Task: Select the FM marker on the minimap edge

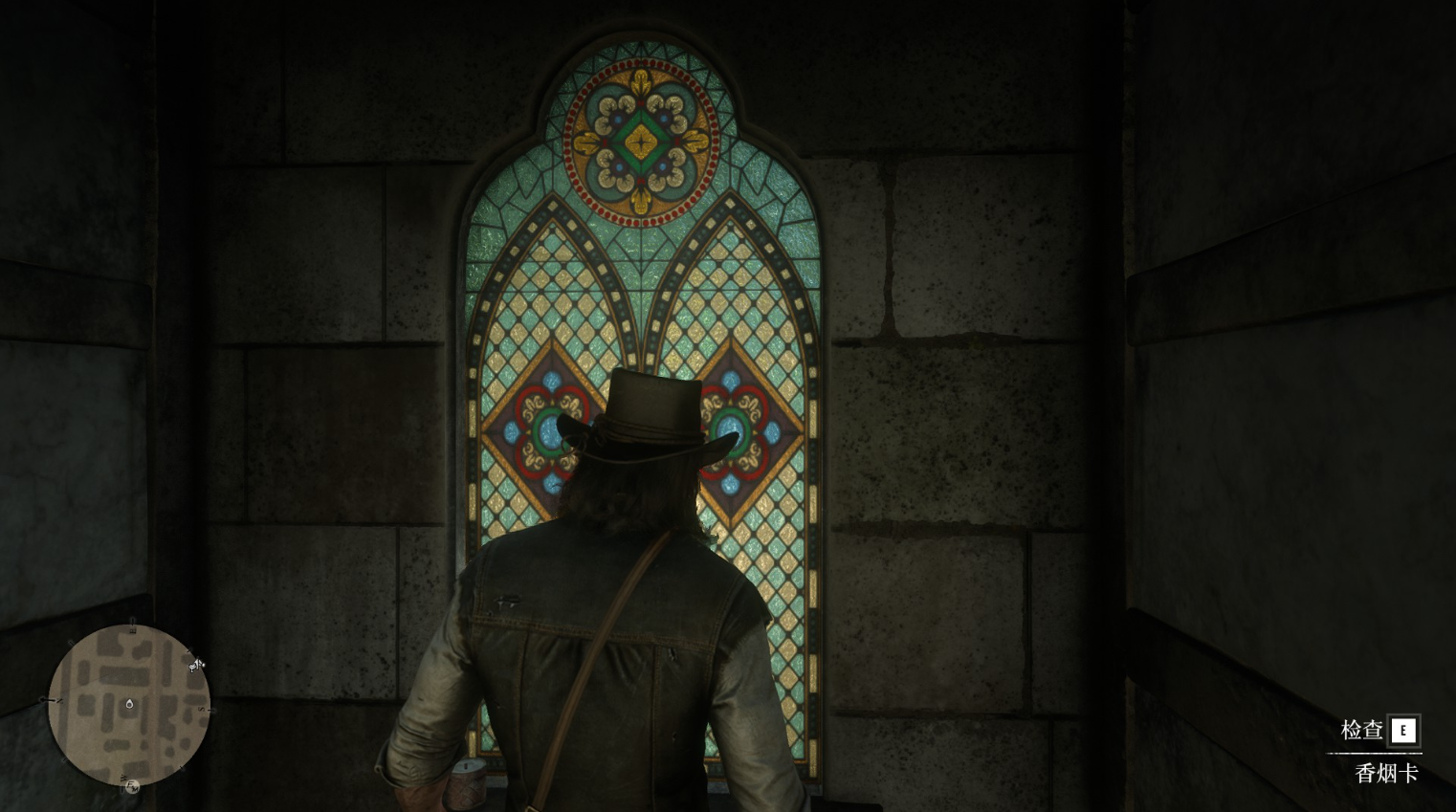Action: click(x=133, y=786)
